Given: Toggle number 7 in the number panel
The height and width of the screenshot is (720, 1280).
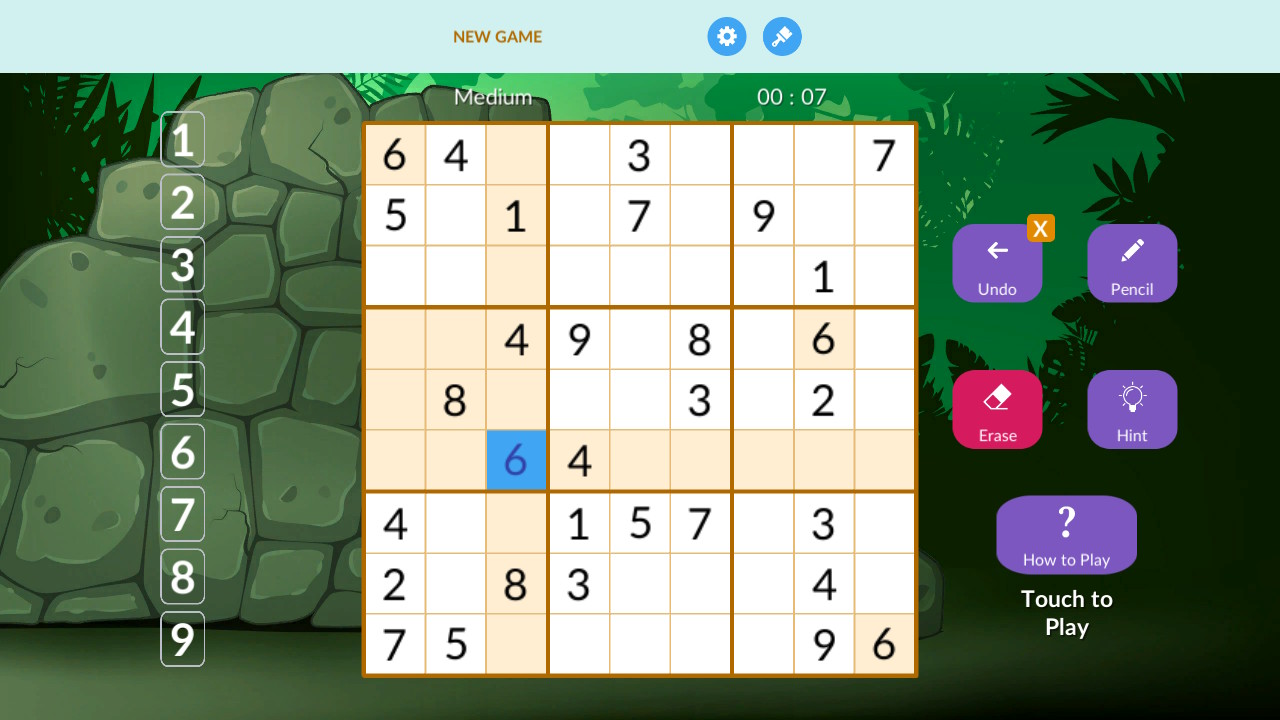Looking at the screenshot, I should pyautogui.click(x=182, y=514).
